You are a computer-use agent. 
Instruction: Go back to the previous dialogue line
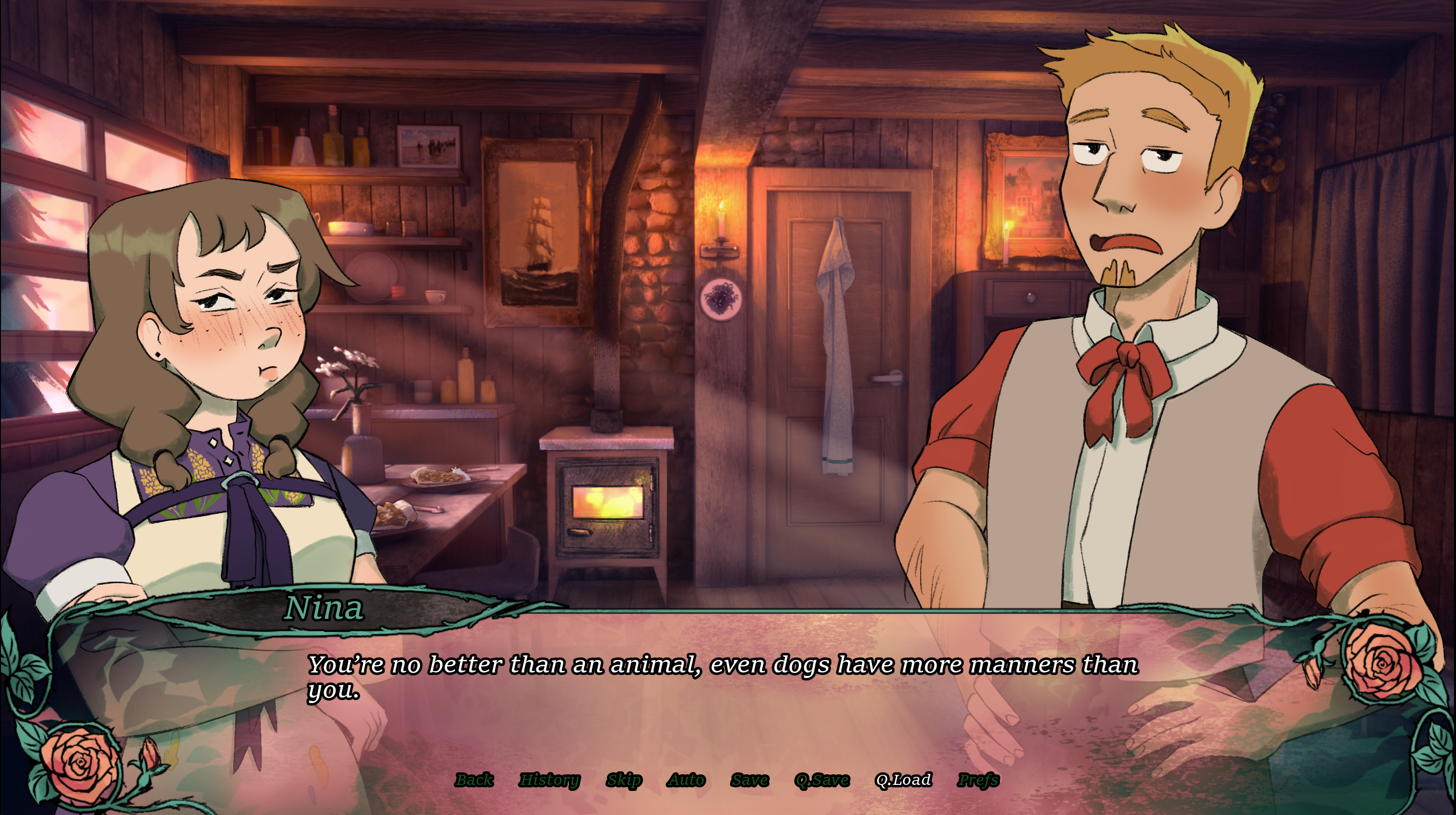pyautogui.click(x=474, y=780)
